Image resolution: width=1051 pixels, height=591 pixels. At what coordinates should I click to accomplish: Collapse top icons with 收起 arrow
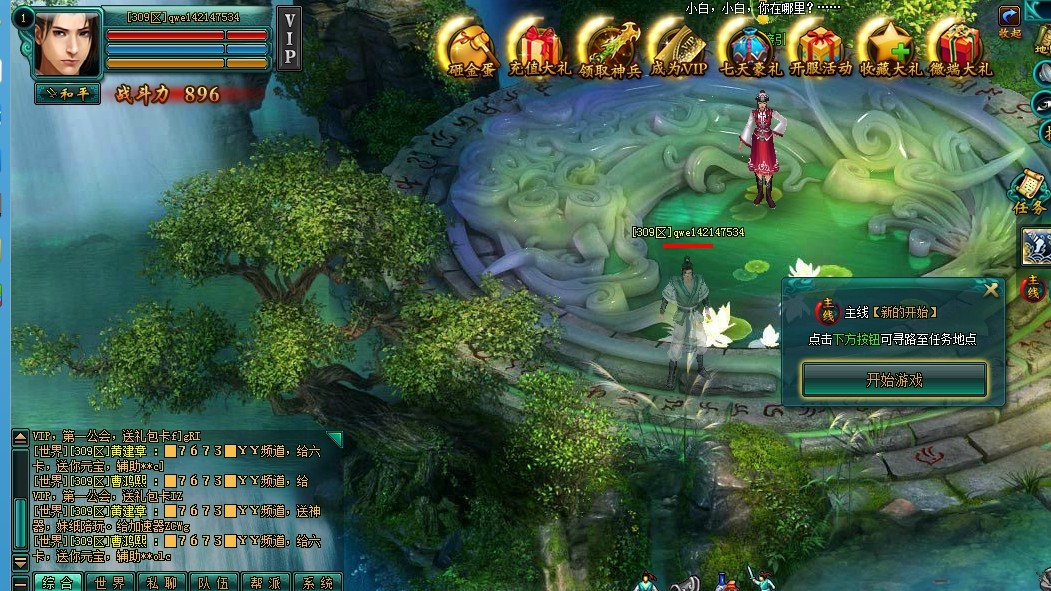click(x=1010, y=18)
